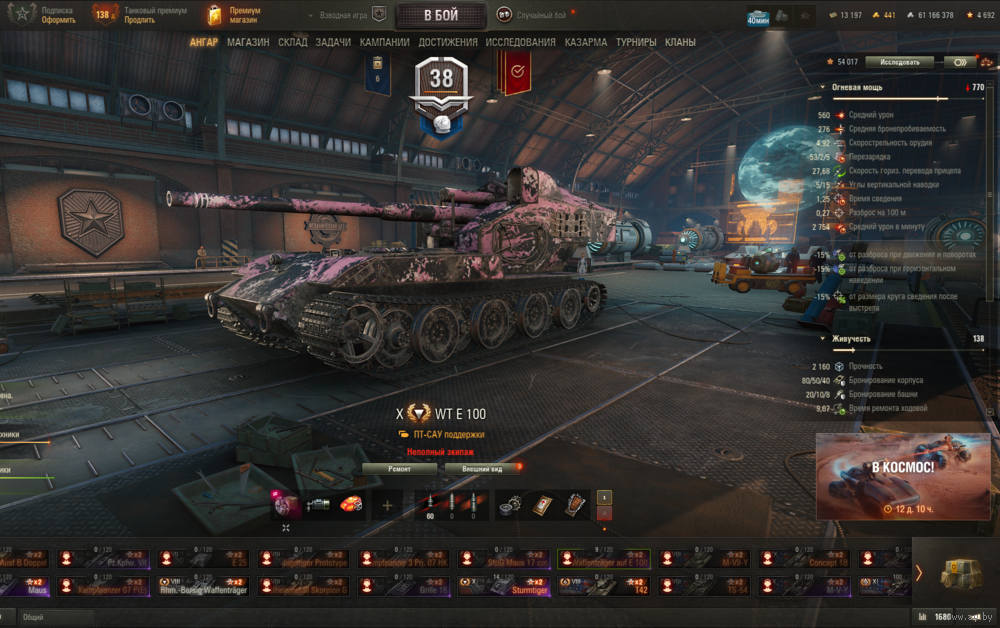
Task: Open the Кланы tab
Action: (x=681, y=43)
